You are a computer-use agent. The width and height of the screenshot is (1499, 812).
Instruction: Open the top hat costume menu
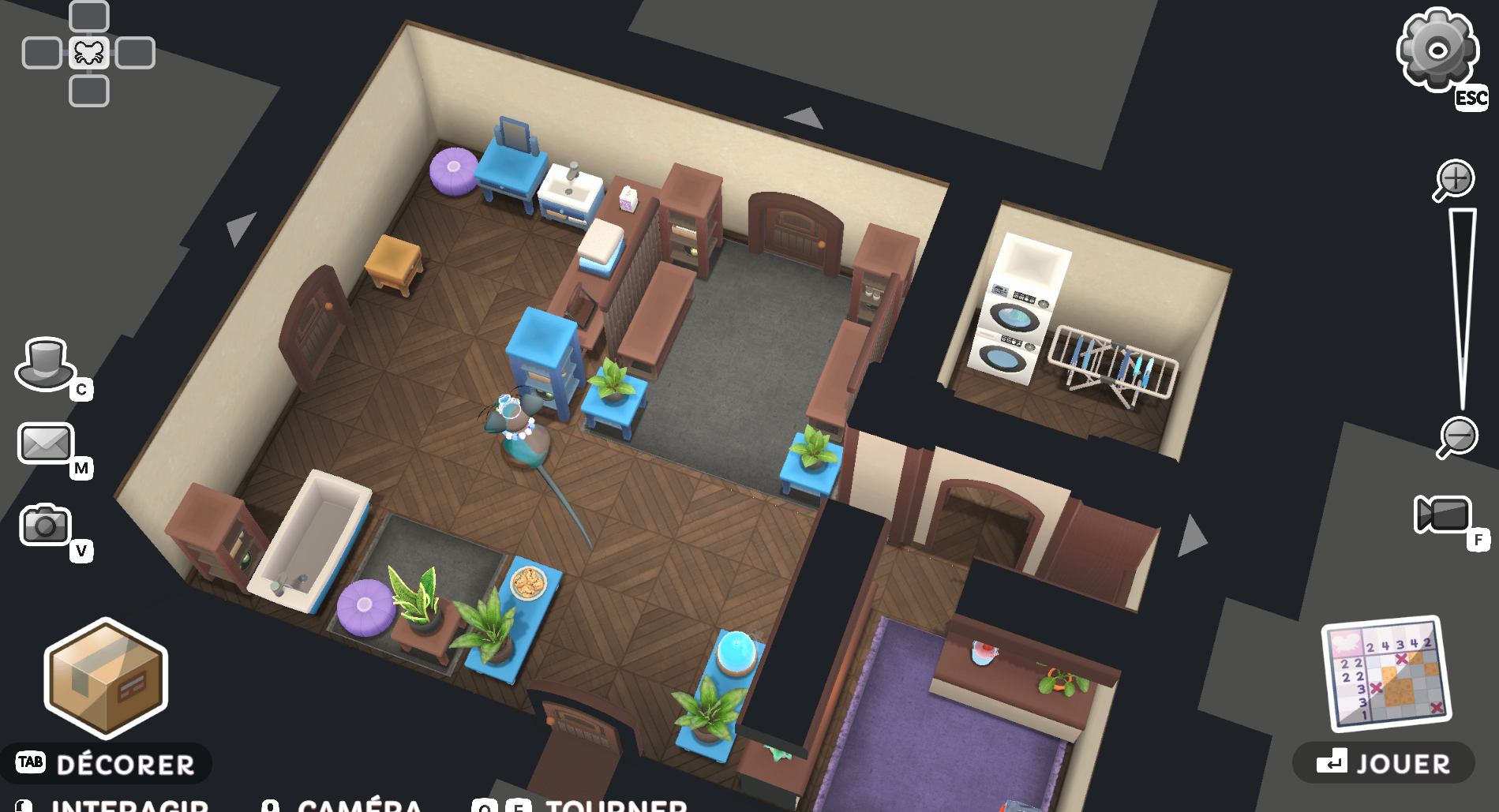tap(44, 365)
